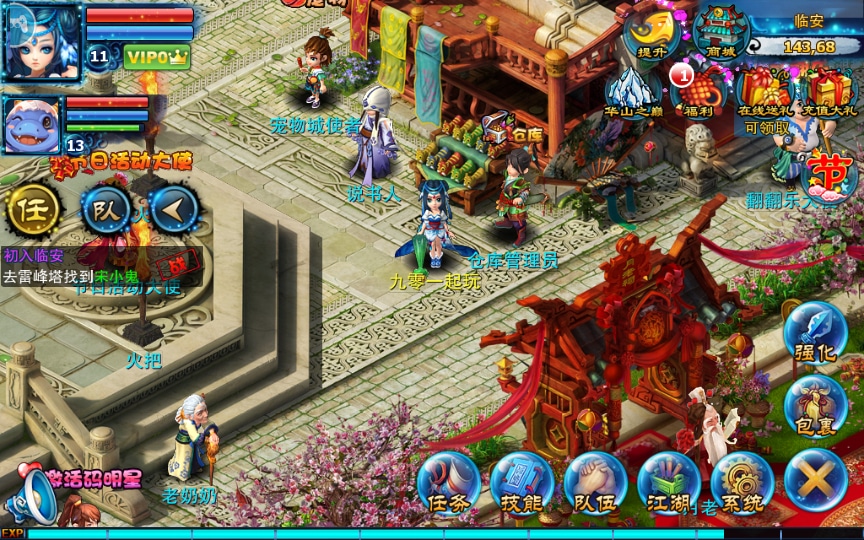Screen dimensions: 864x540
Task: Collapse the quest tracker with the arrow button
Action: point(175,209)
